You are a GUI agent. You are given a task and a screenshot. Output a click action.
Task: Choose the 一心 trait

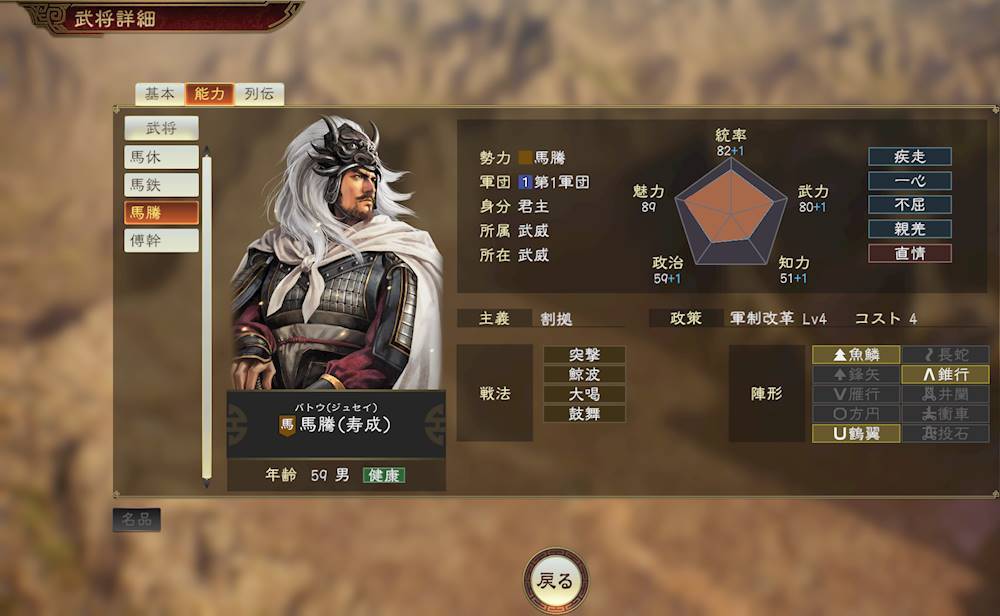pos(909,181)
